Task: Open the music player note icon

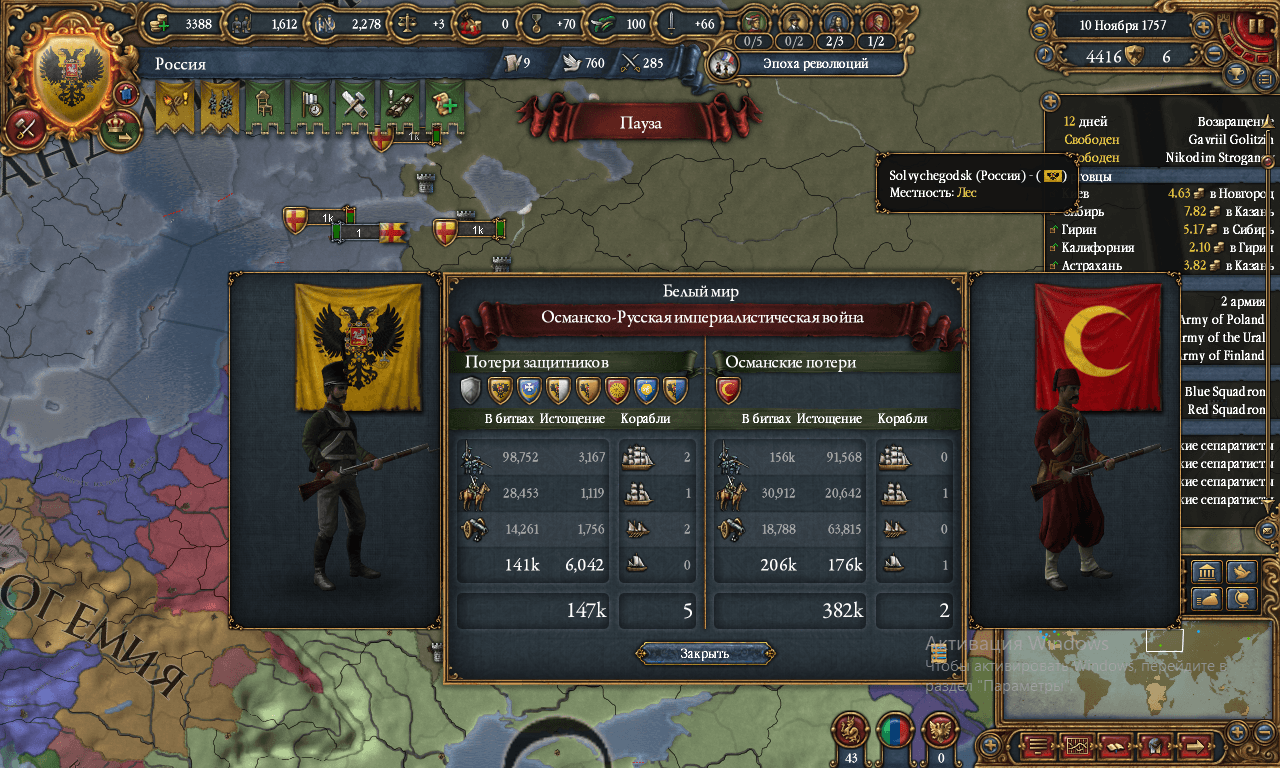Action: point(1046,55)
